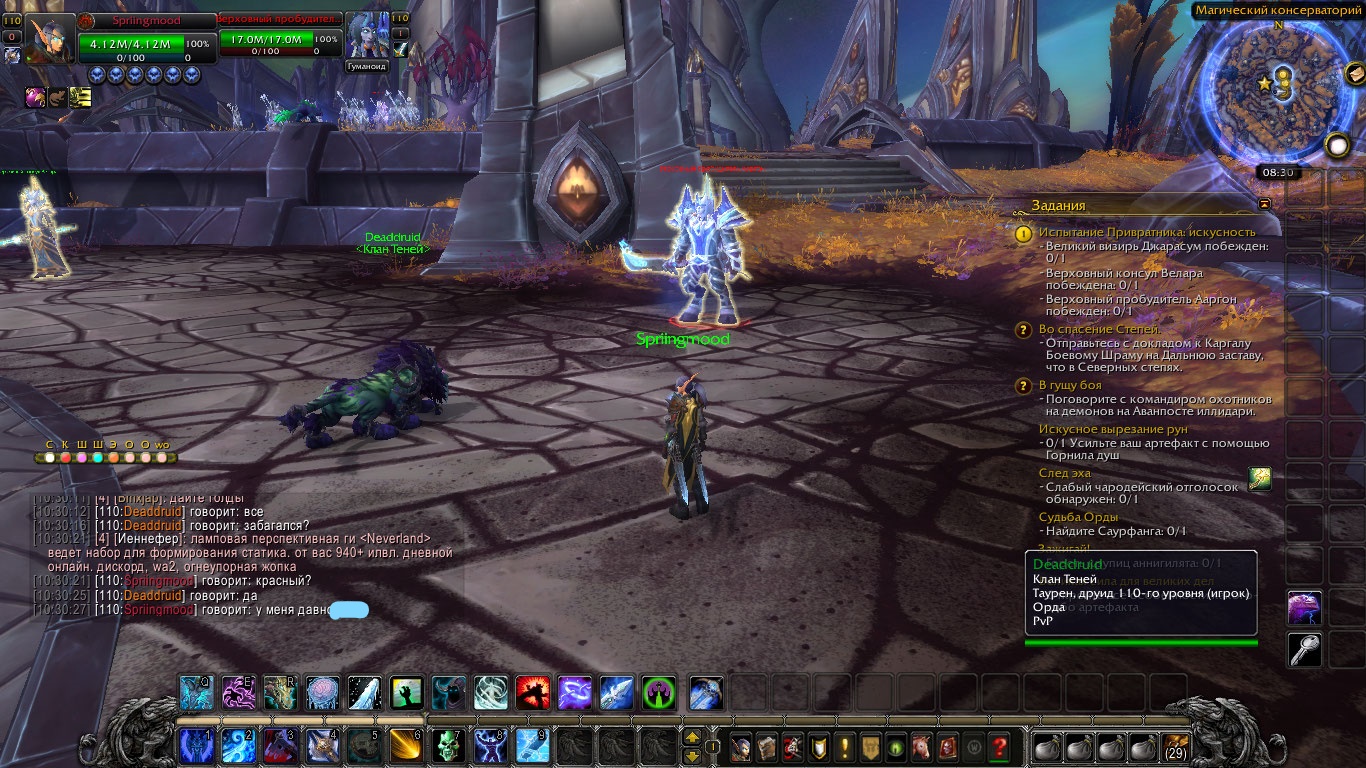Open the red question mark help button
The width and height of the screenshot is (1366, 768).
point(998,746)
